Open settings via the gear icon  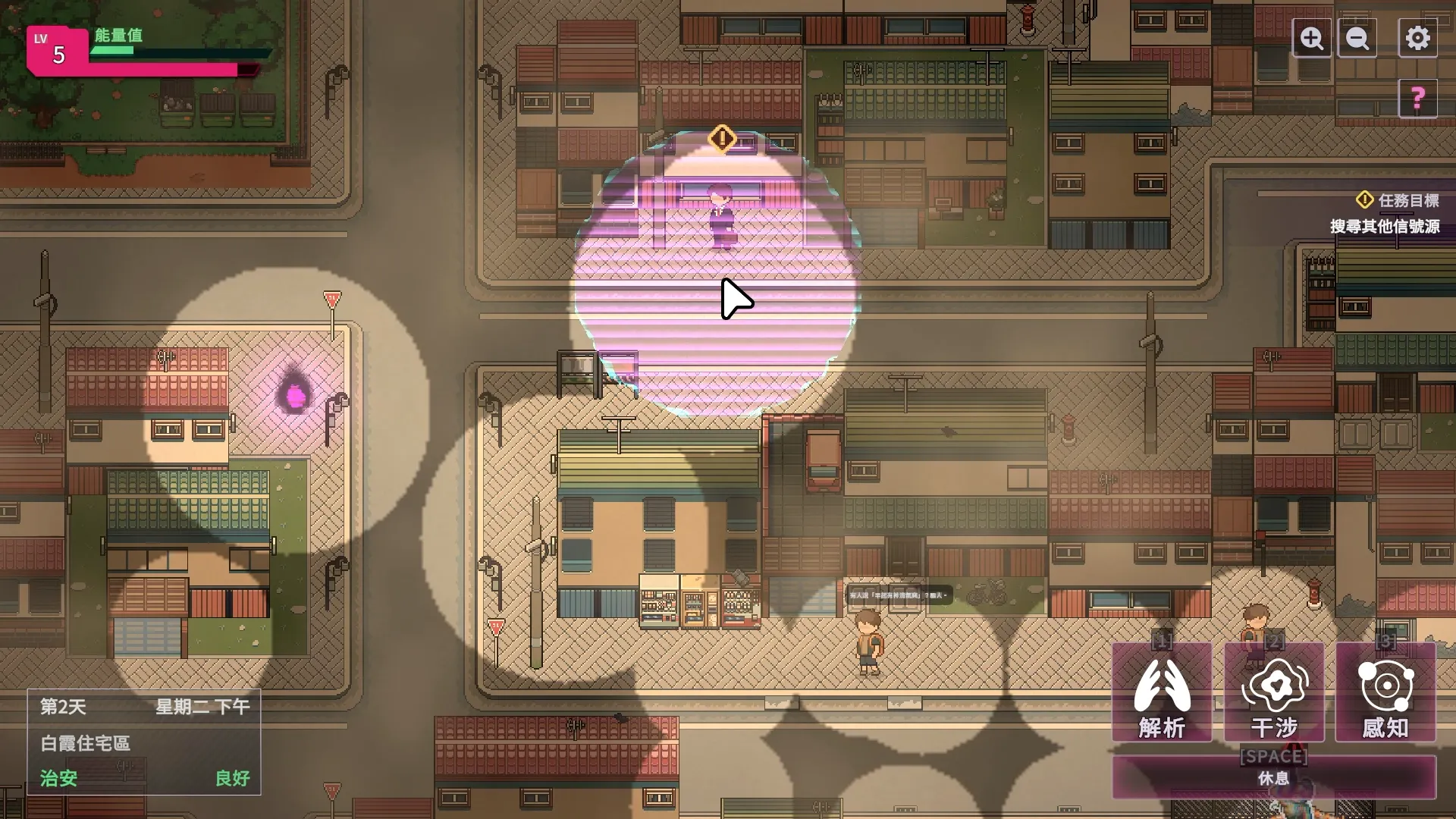(x=1417, y=38)
